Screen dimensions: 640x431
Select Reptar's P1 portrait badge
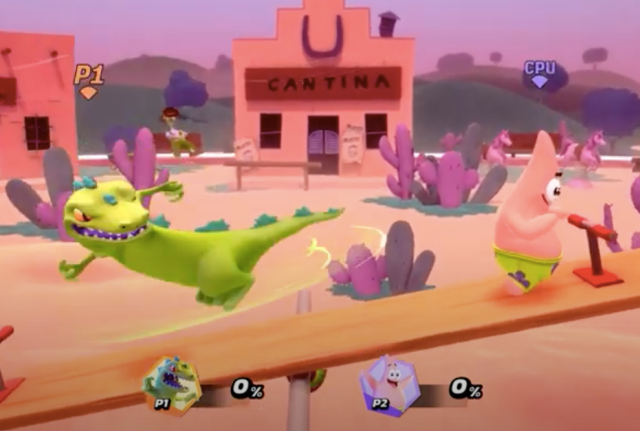point(171,384)
